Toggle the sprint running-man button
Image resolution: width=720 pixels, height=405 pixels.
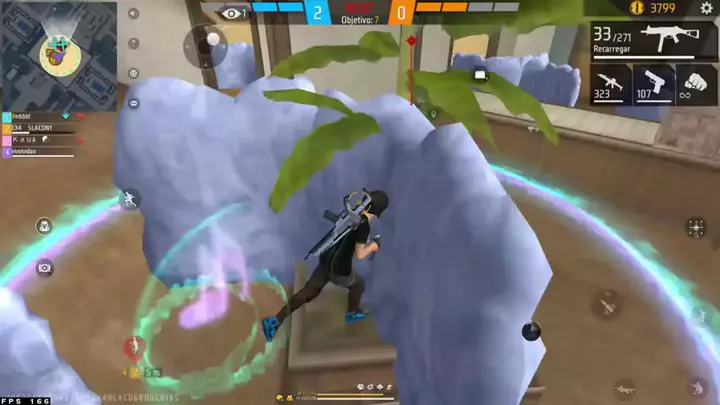click(130, 201)
